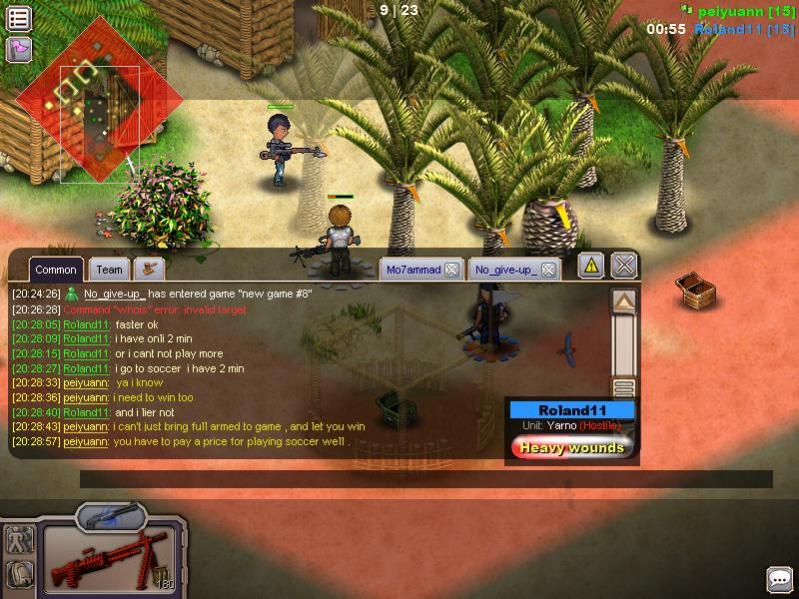Close the chat window
Screen dimensions: 799x599
click(624, 265)
